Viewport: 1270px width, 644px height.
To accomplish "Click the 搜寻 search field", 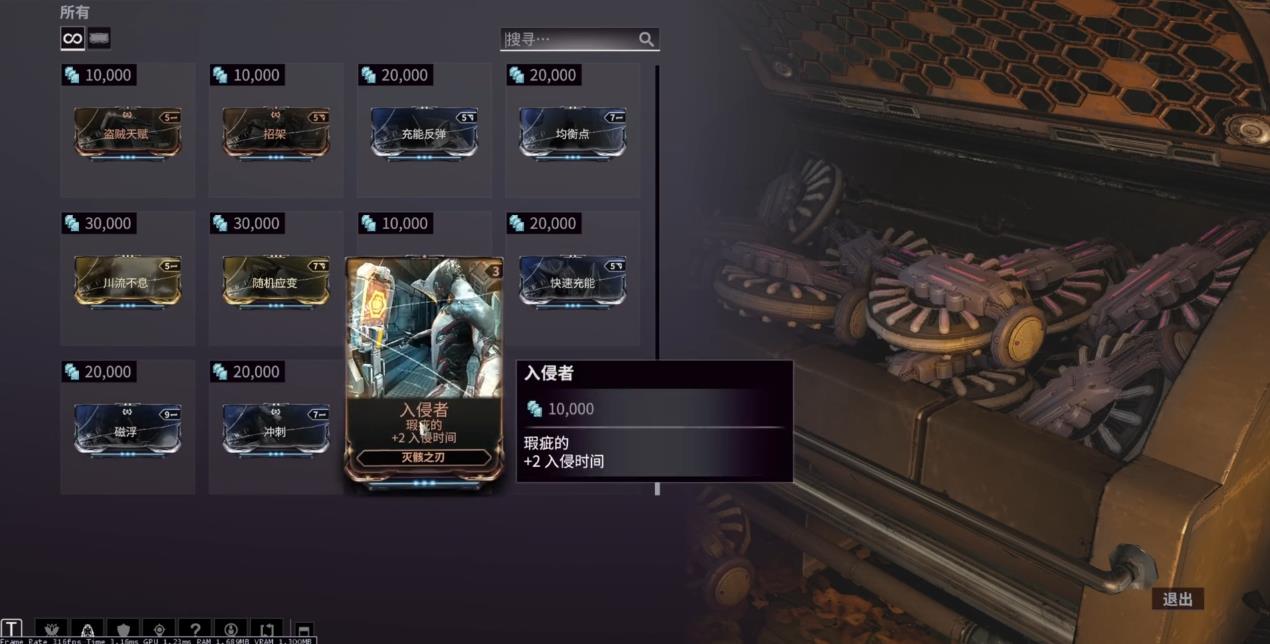I will pos(568,39).
